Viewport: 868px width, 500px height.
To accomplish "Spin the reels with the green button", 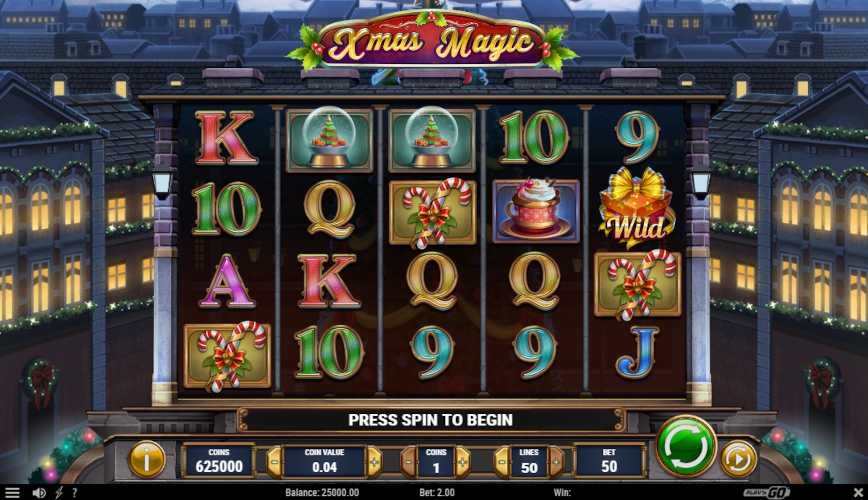I will [x=686, y=446].
